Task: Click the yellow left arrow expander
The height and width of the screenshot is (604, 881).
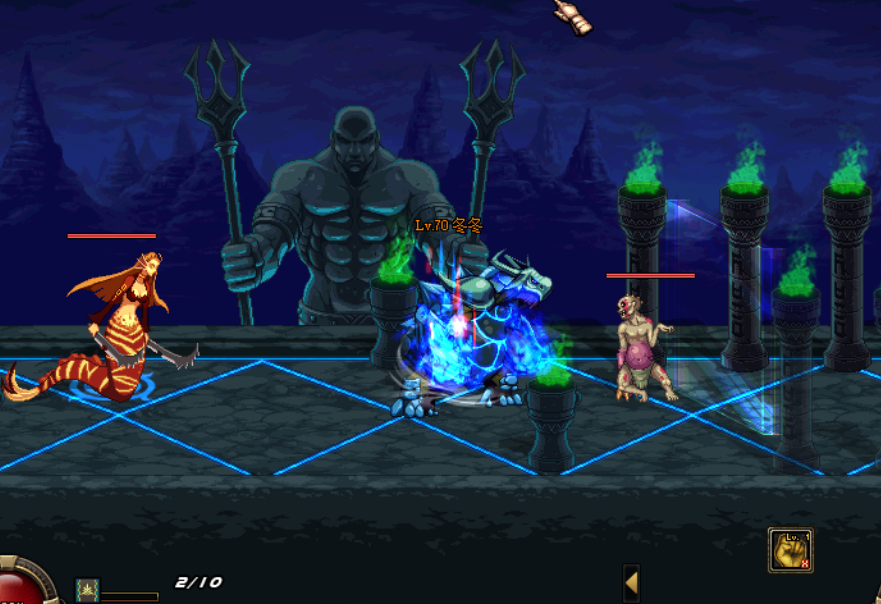Action: coord(631,582)
